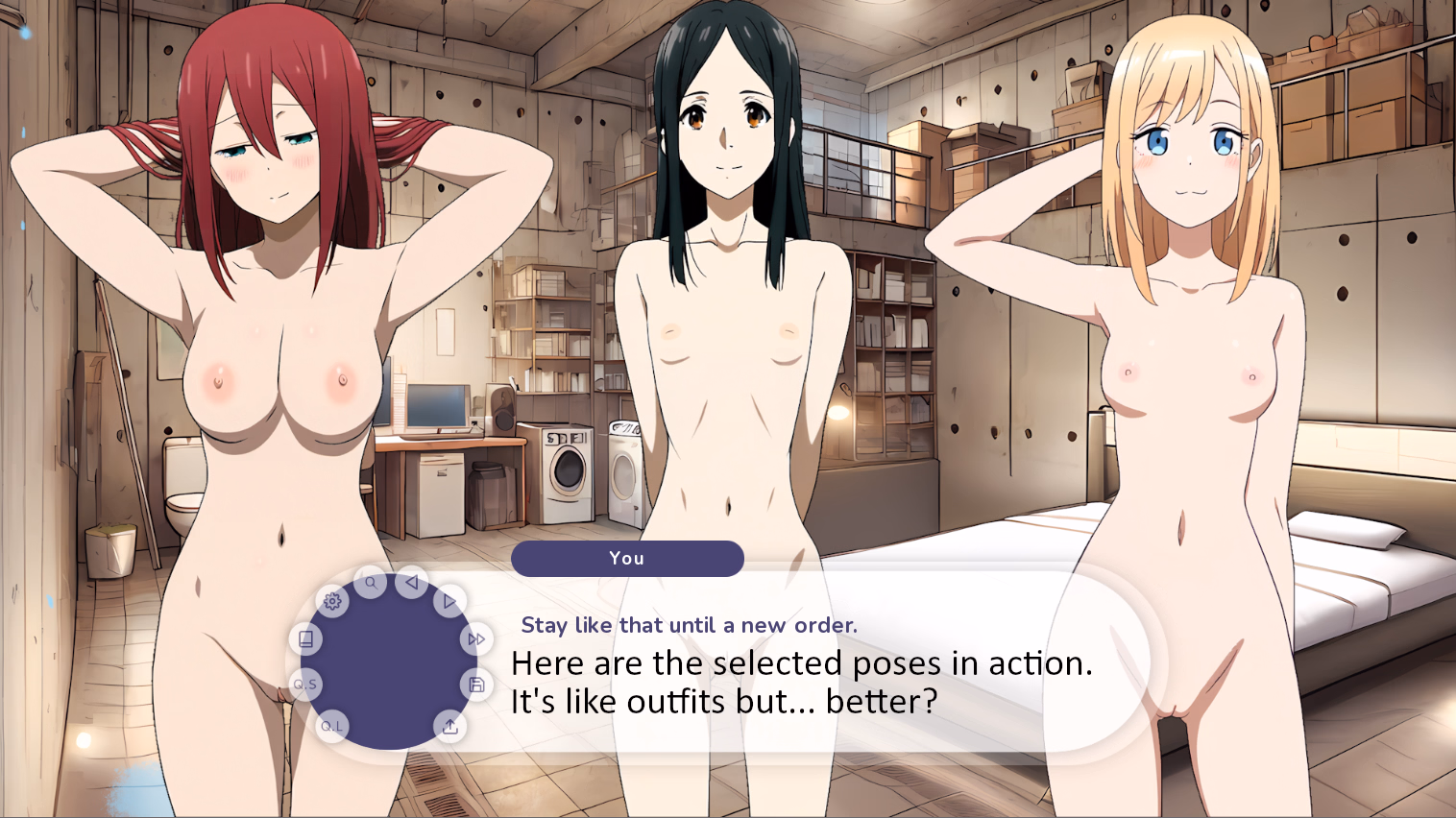Click the magnifying glass icon

[x=371, y=583]
